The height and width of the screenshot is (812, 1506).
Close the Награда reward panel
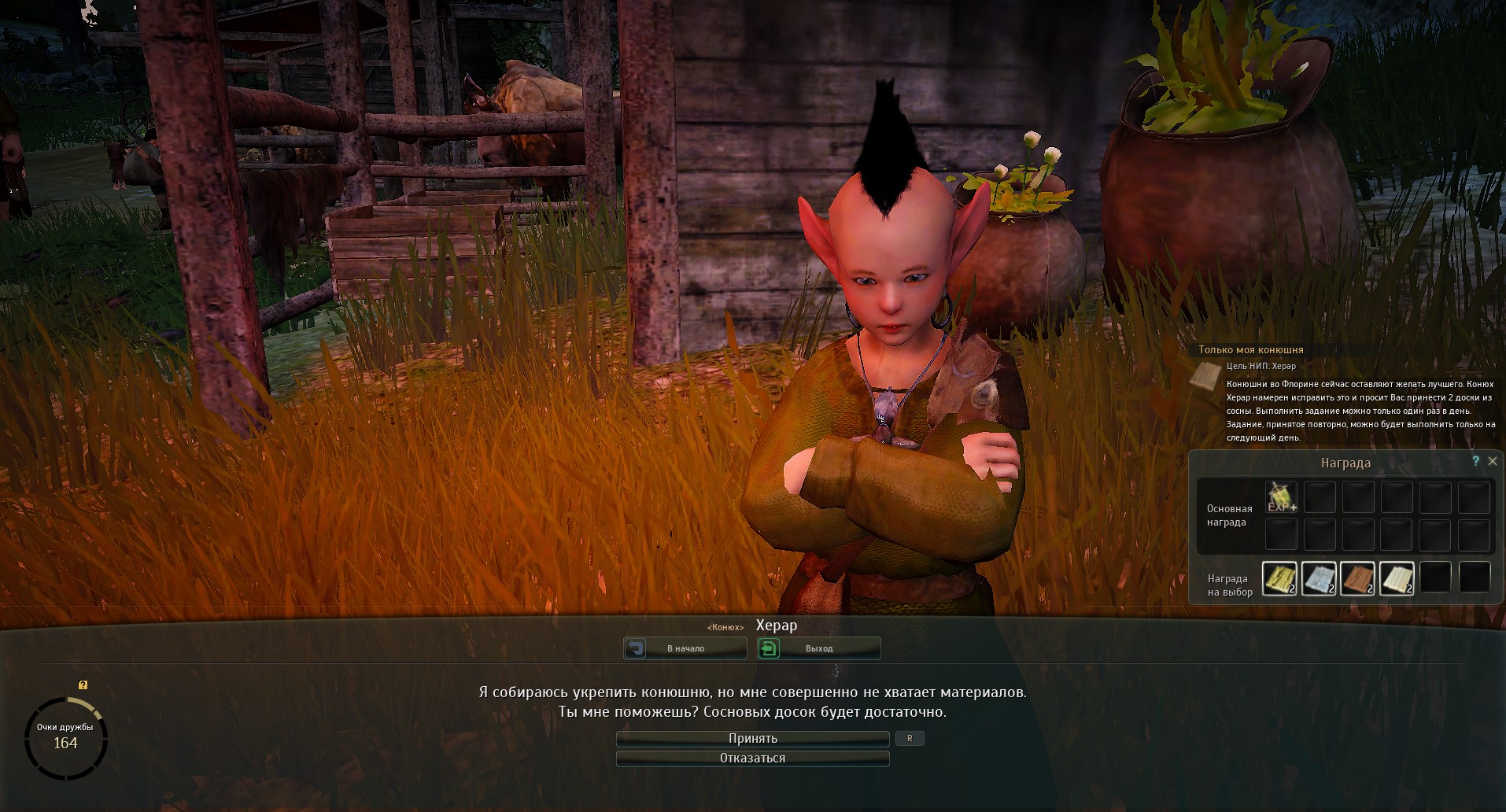point(1492,462)
